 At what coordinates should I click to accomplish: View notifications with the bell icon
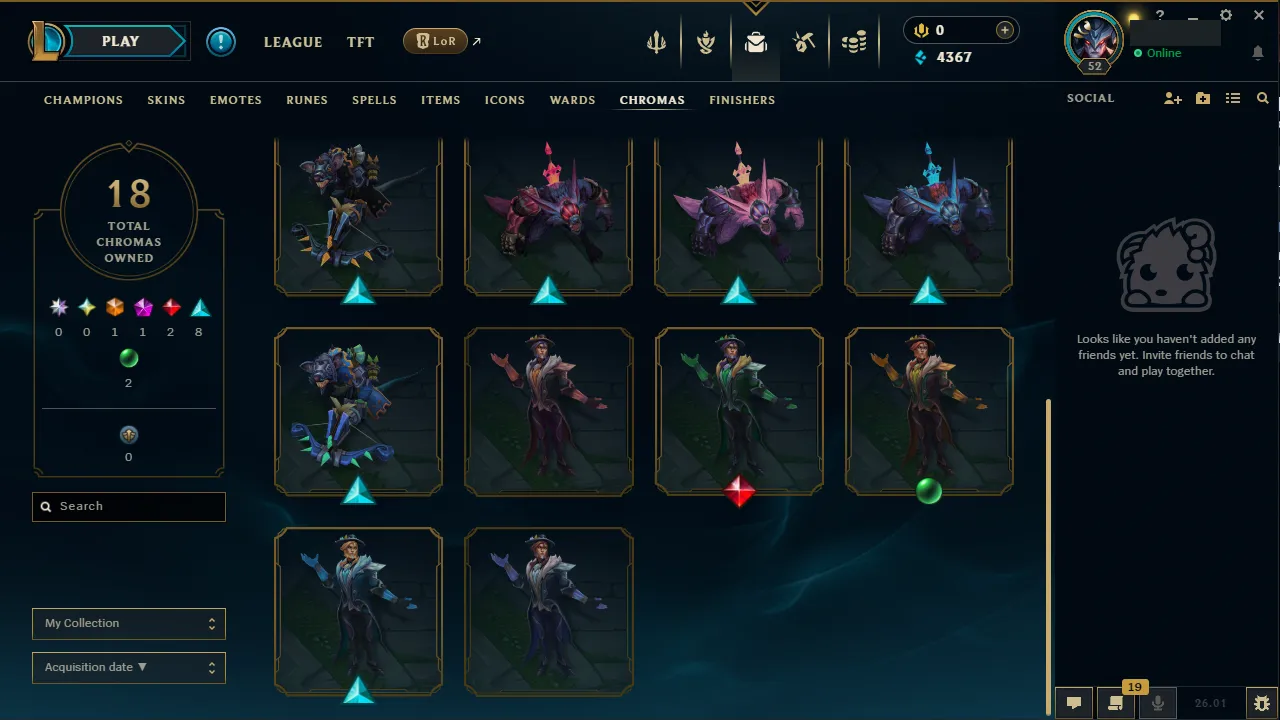coord(1258,52)
